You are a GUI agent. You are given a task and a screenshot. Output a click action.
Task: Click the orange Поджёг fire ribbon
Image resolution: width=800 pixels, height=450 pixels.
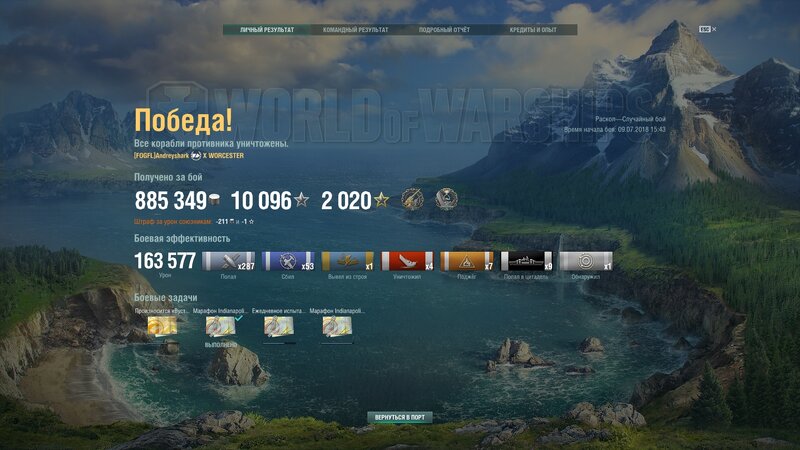coord(466,262)
